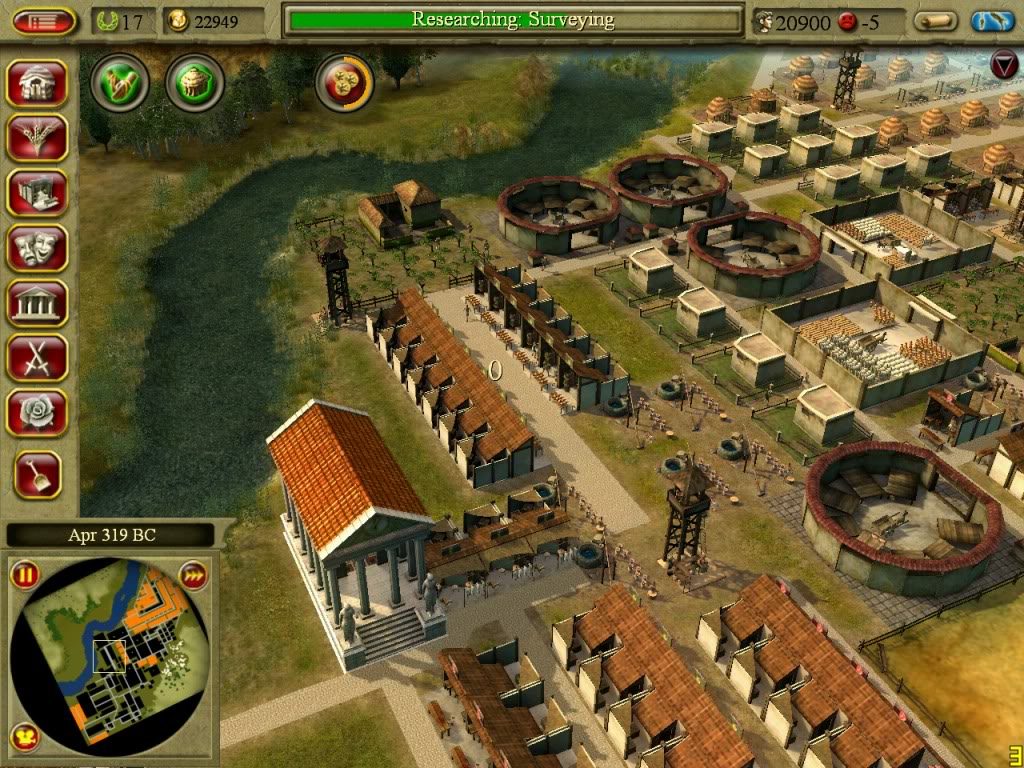Pause the game with the pause button
1024x768 pixels.
25,575
